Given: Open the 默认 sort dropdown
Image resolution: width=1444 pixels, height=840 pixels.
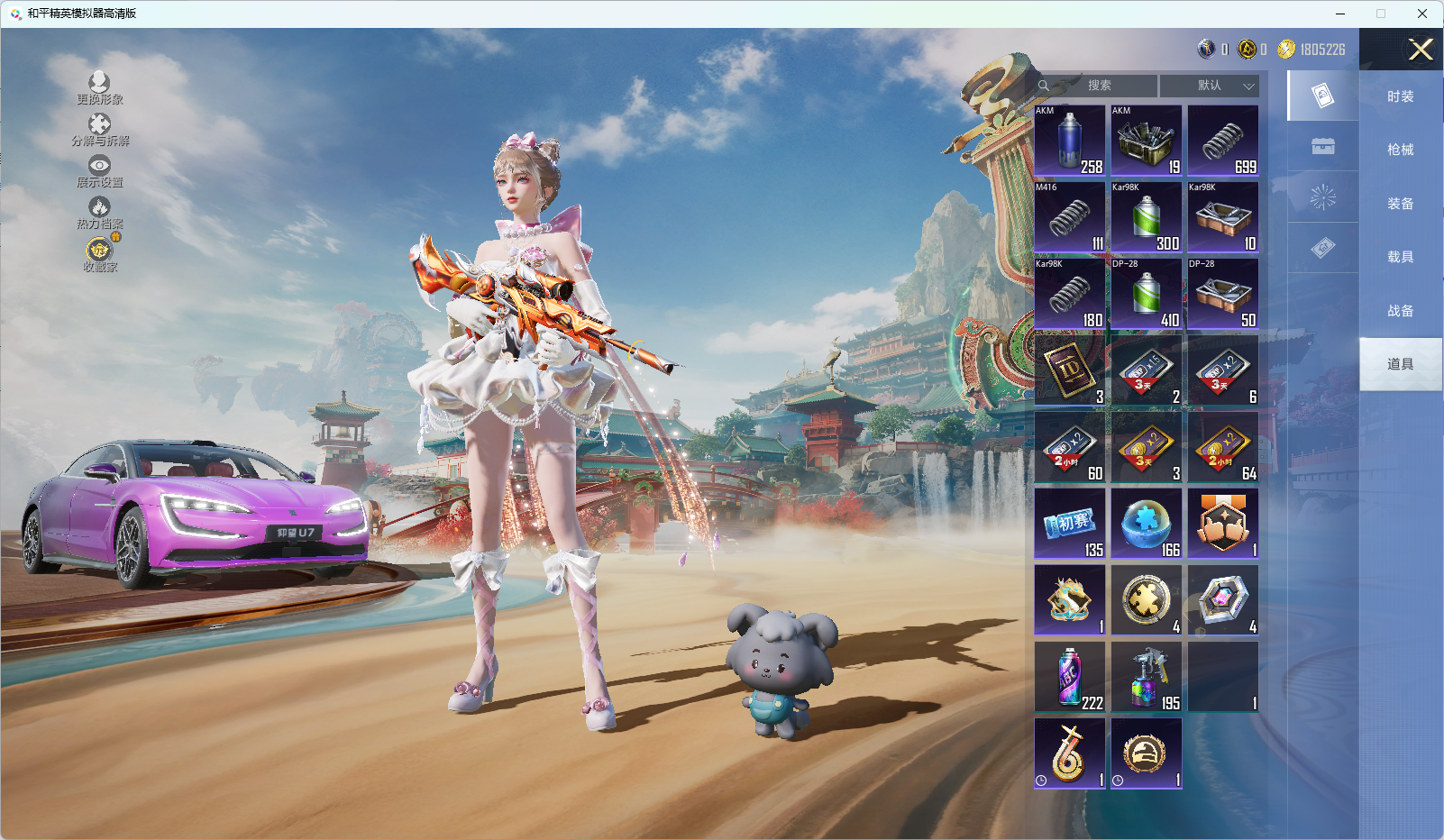Looking at the screenshot, I should [1210, 86].
